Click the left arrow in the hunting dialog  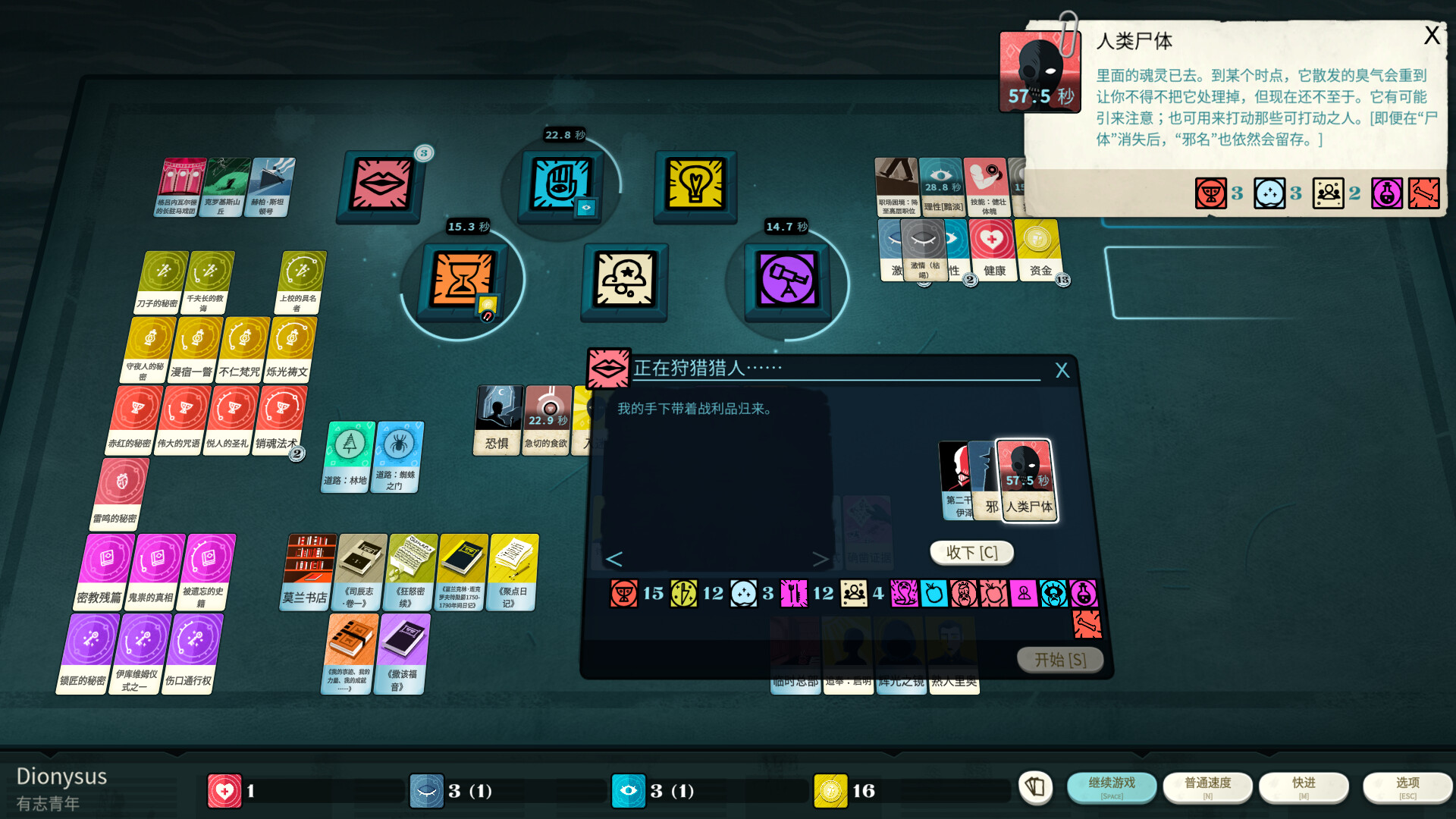[x=614, y=560]
